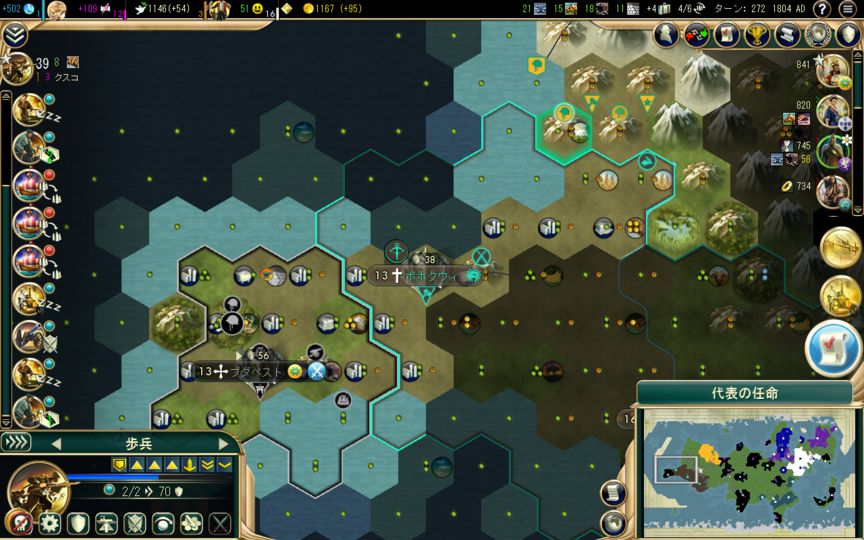The width and height of the screenshot is (864, 540).
Task: Activate the fortify shield unit action
Action: [78, 522]
